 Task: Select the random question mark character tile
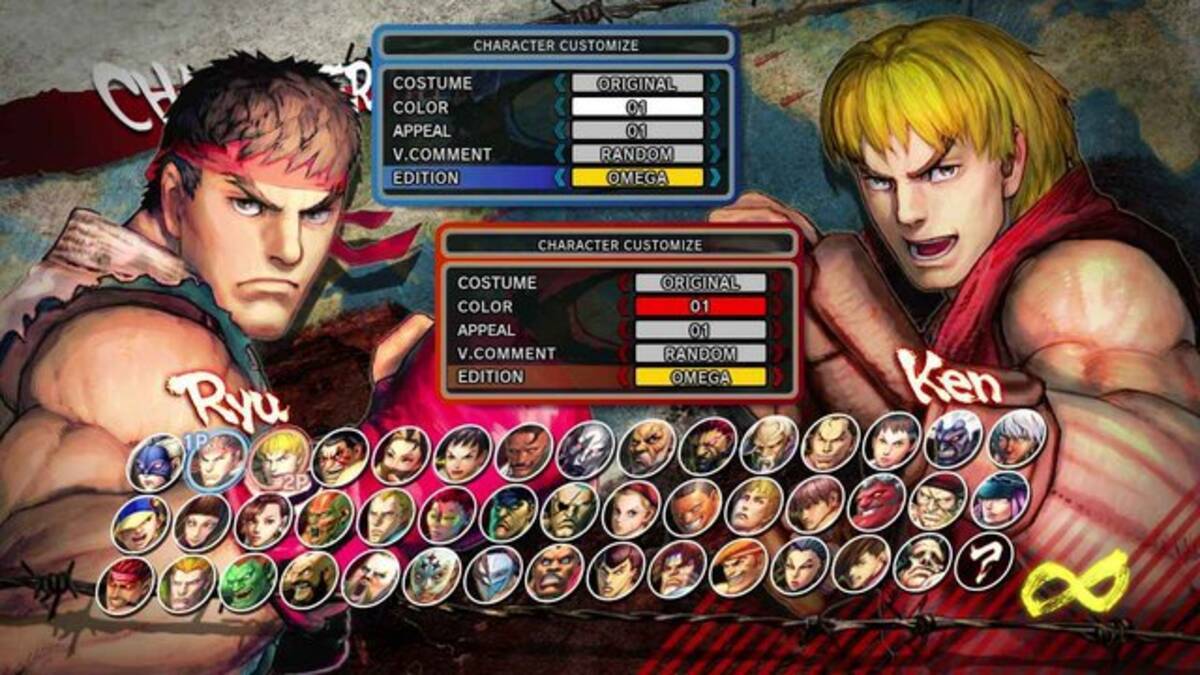pos(983,562)
